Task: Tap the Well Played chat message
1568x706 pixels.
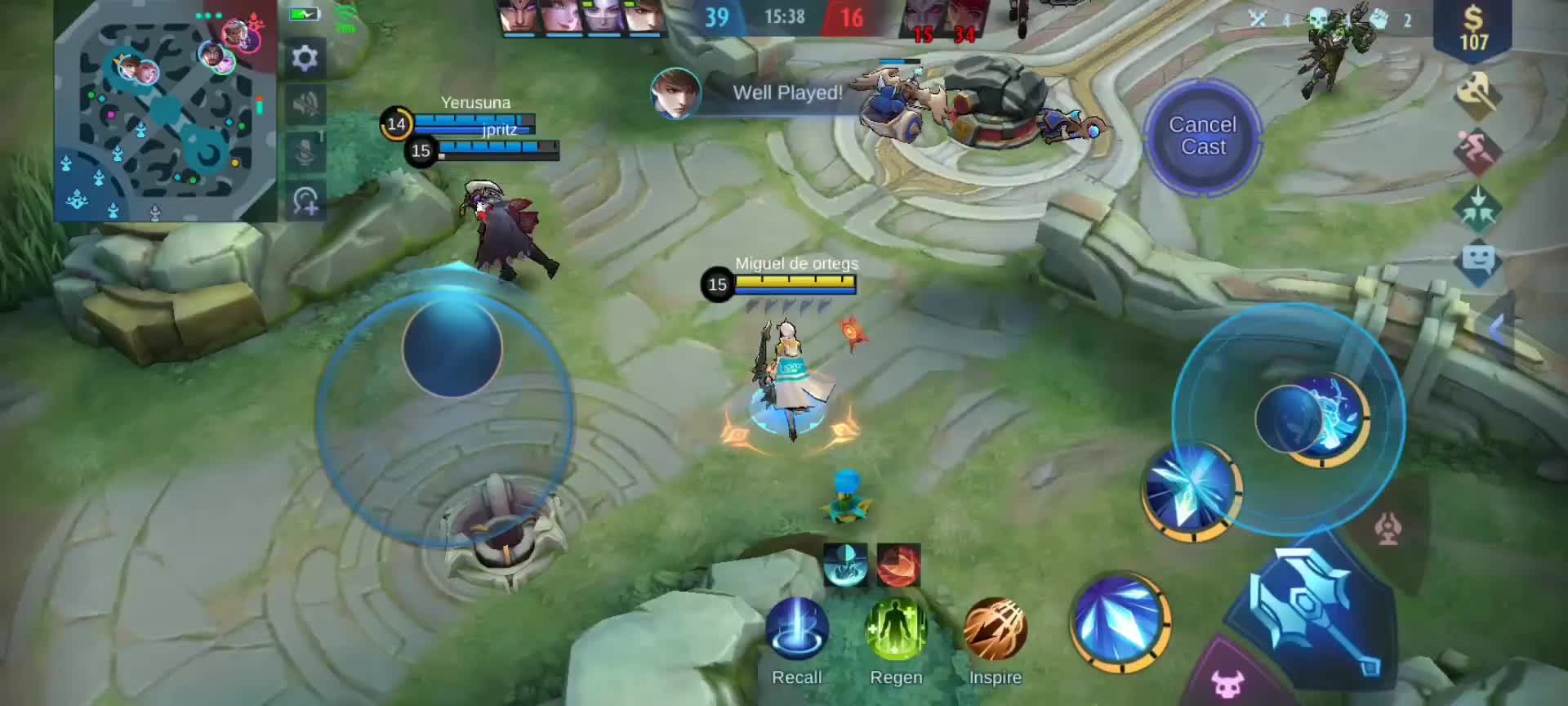Action: pos(786,93)
